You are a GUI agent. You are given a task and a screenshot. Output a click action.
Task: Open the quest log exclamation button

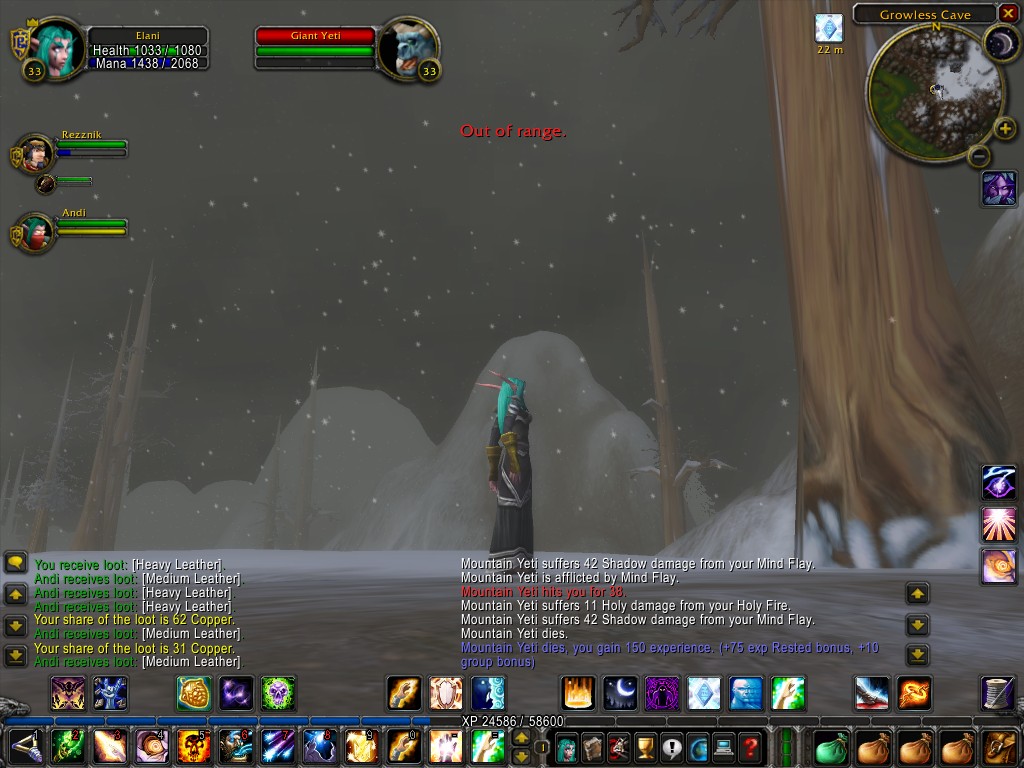[x=671, y=747]
